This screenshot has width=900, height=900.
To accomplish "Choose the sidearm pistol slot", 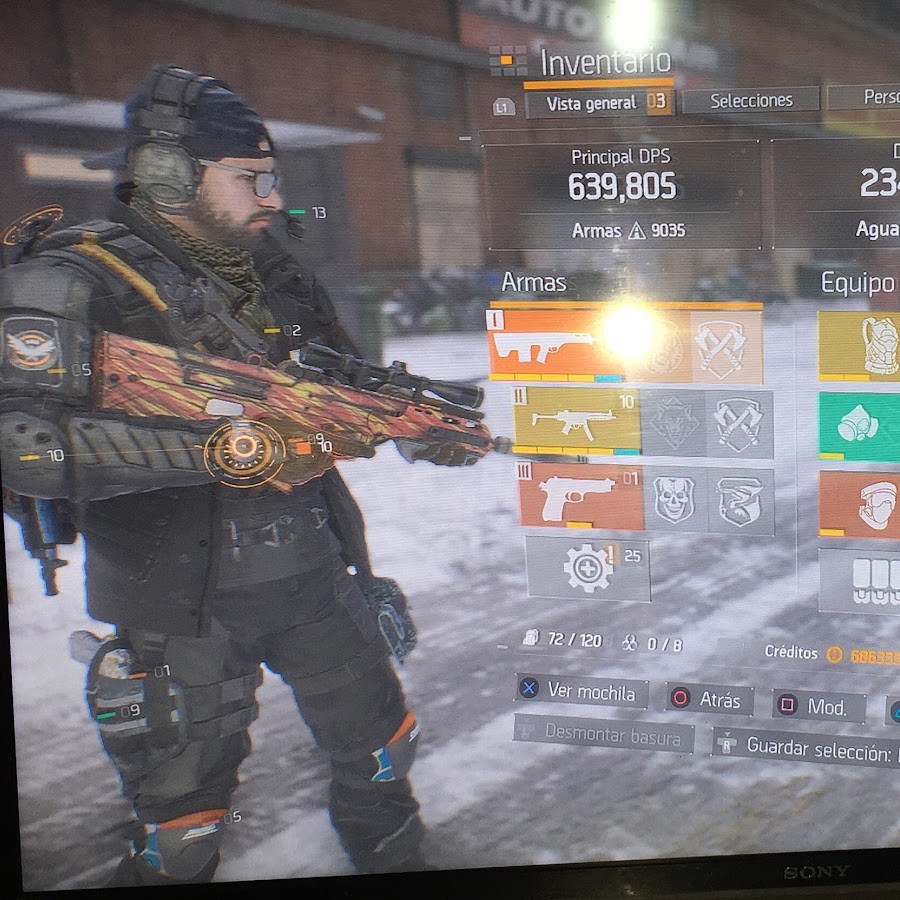I will pos(582,496).
